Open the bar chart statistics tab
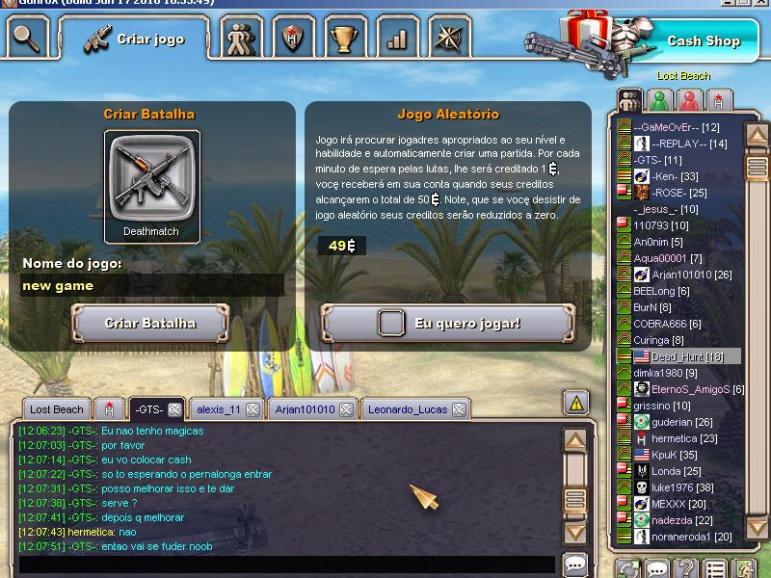 tap(398, 40)
